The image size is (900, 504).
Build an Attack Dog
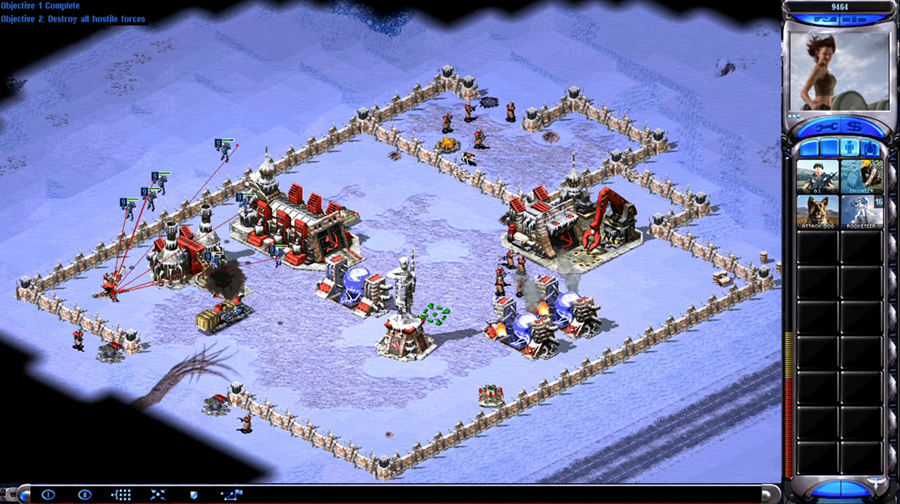pyautogui.click(x=817, y=210)
